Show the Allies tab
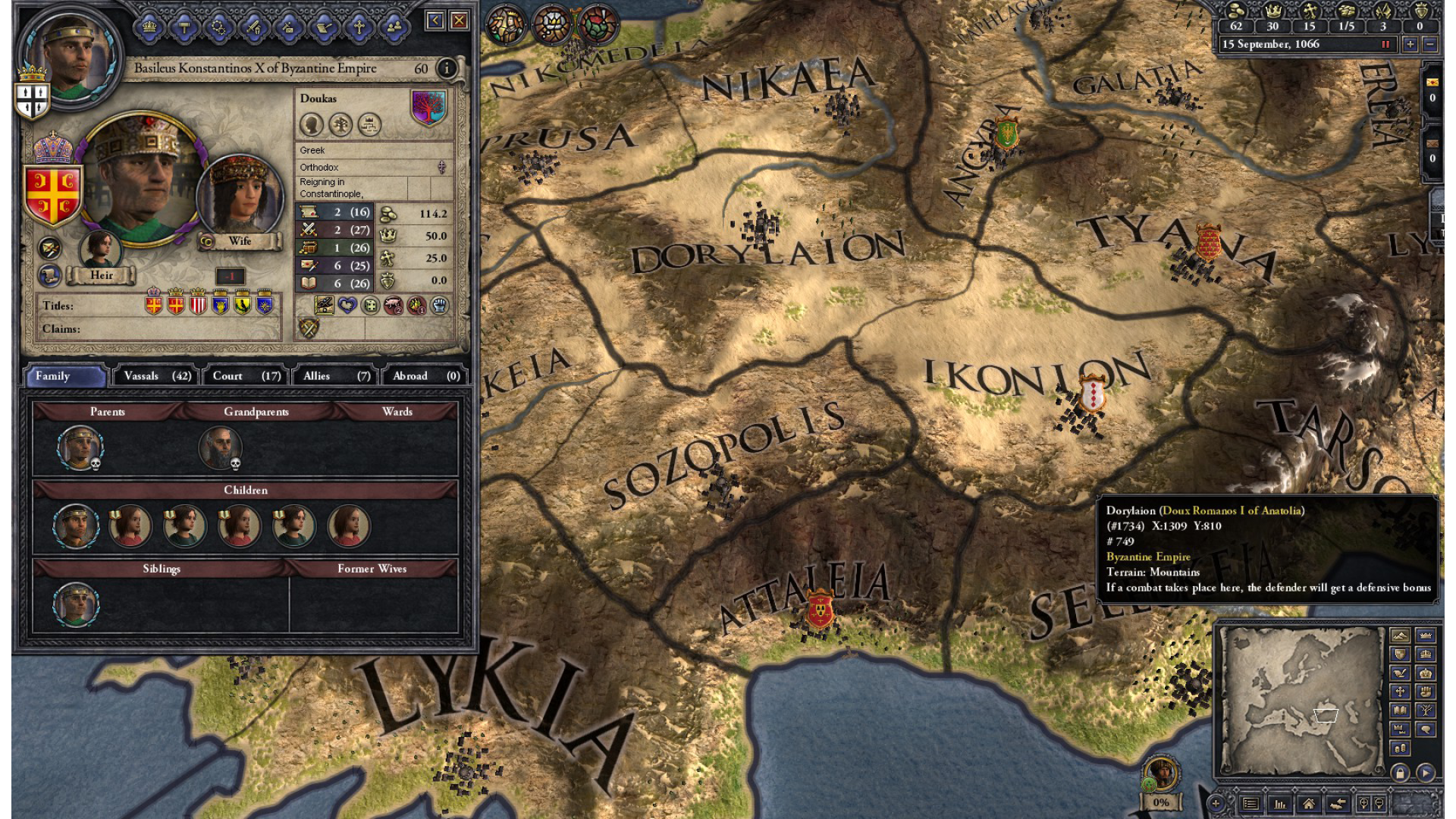The height and width of the screenshot is (819, 1456). click(336, 376)
